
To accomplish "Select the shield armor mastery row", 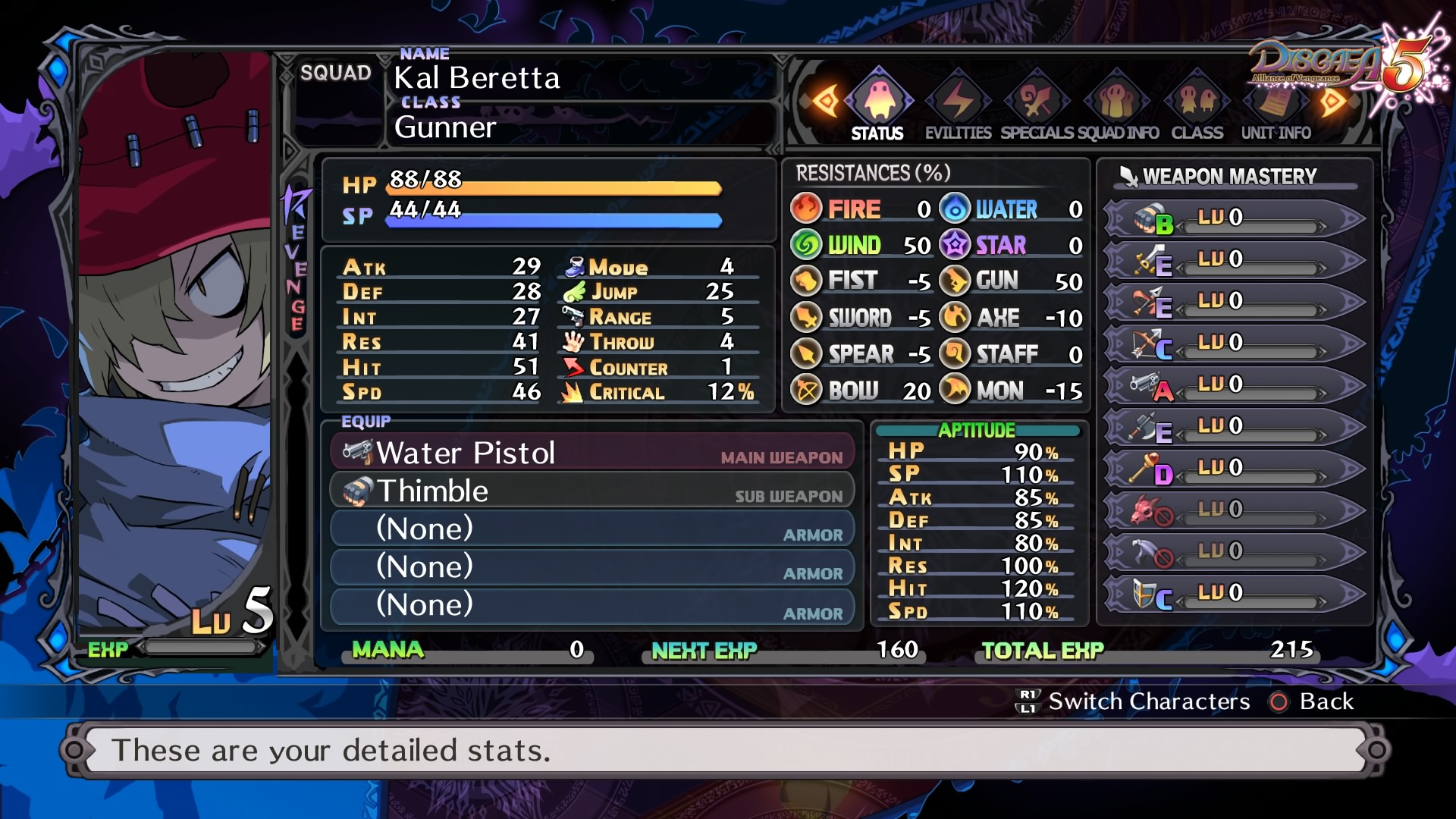I will pos(1234,593).
